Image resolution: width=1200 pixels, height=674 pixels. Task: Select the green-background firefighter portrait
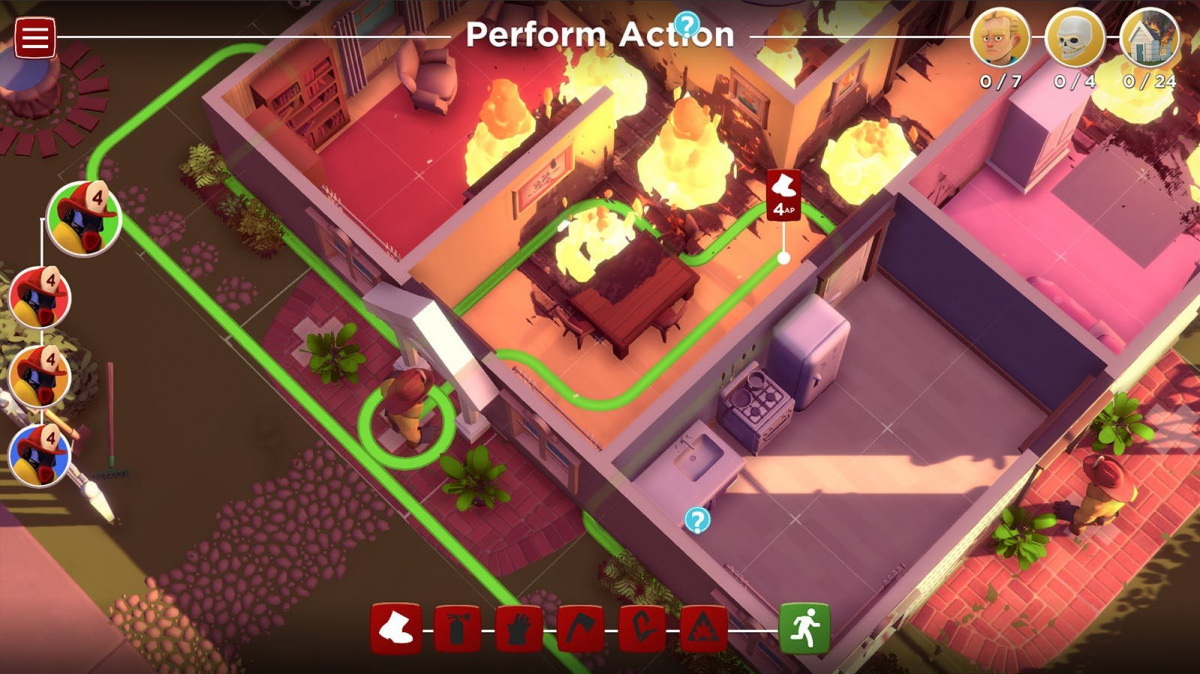tap(84, 219)
